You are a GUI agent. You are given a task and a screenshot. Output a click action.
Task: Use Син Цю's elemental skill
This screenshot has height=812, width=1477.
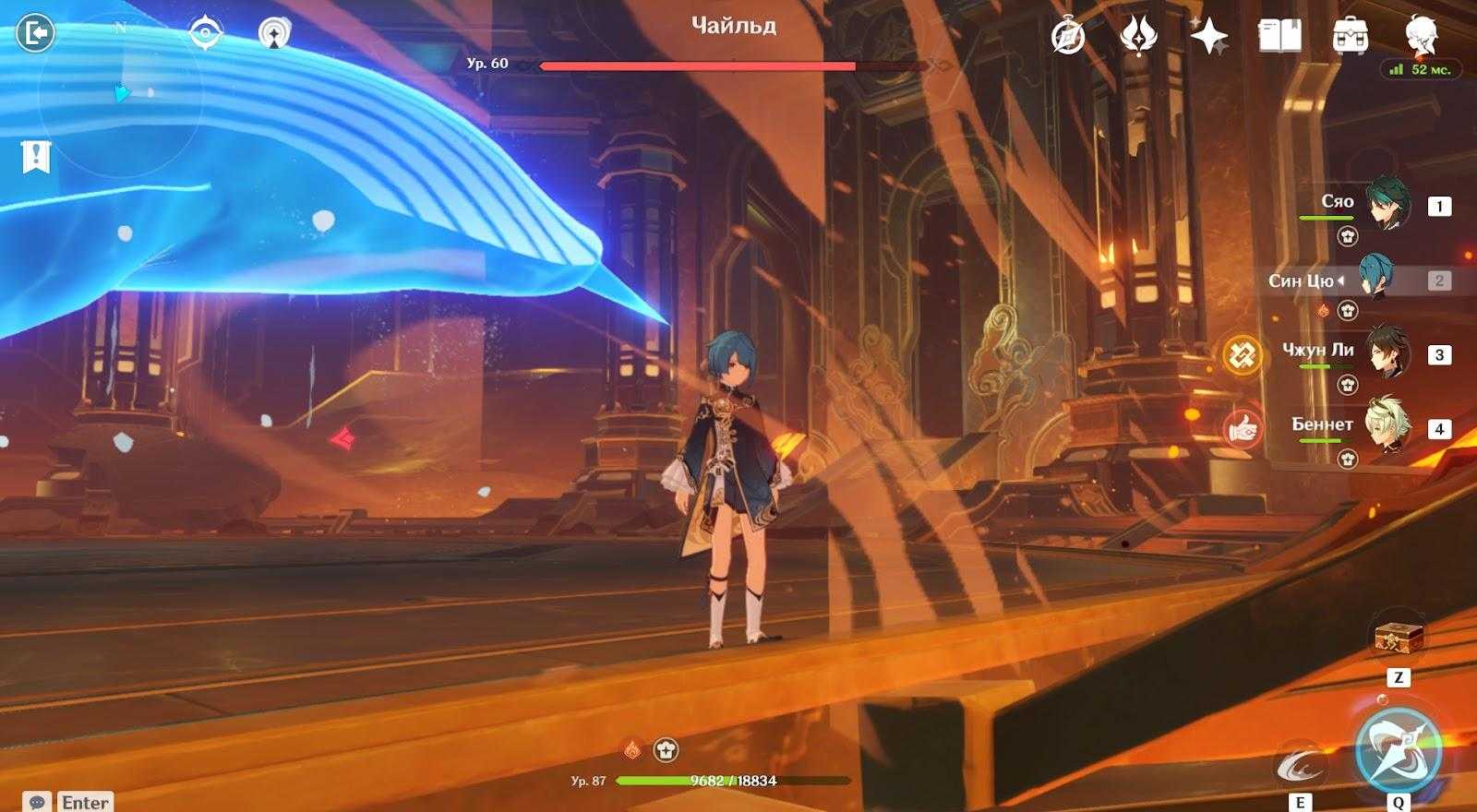(x=1300, y=765)
